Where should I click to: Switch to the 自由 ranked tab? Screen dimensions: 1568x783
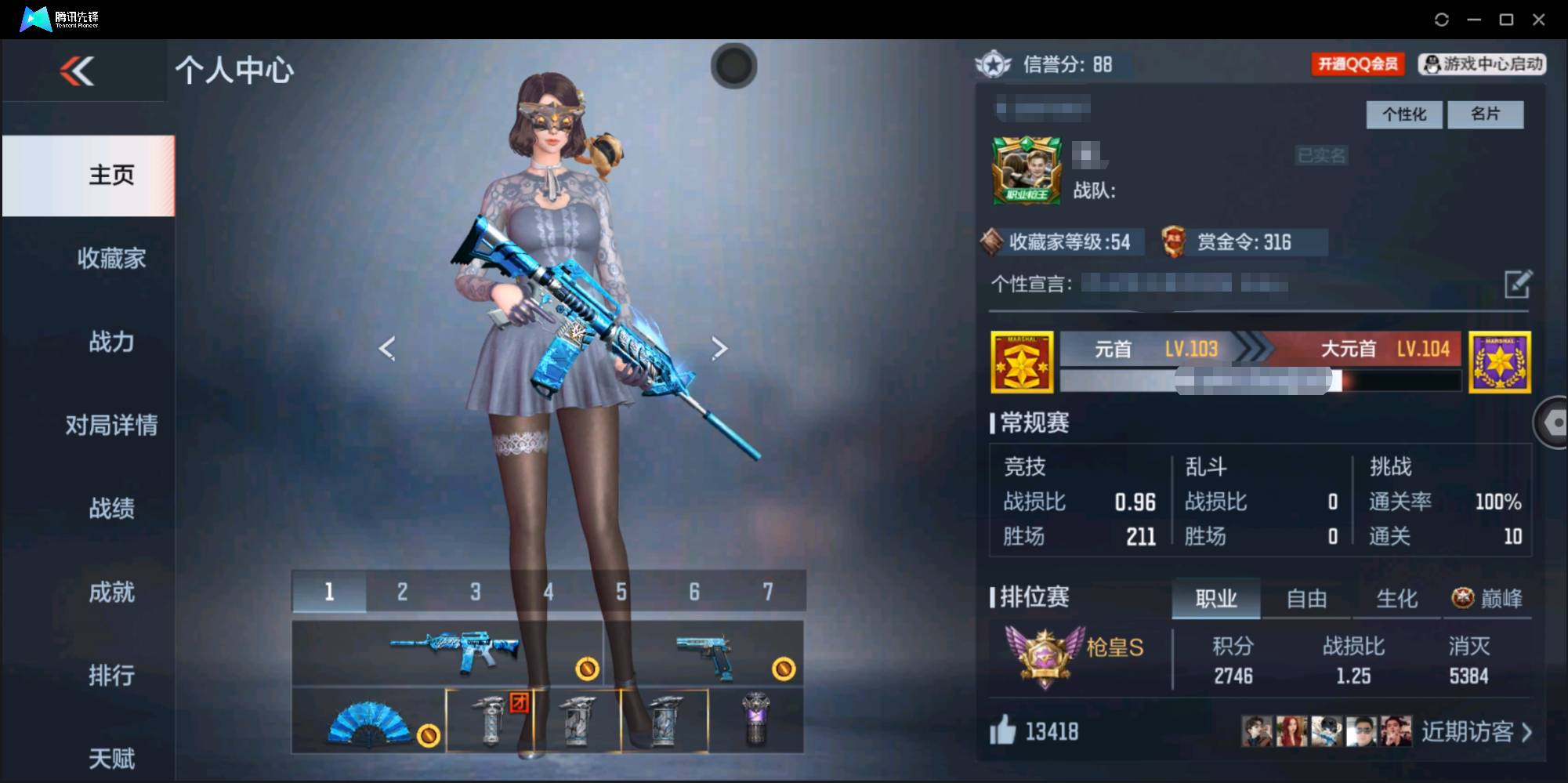point(1306,598)
